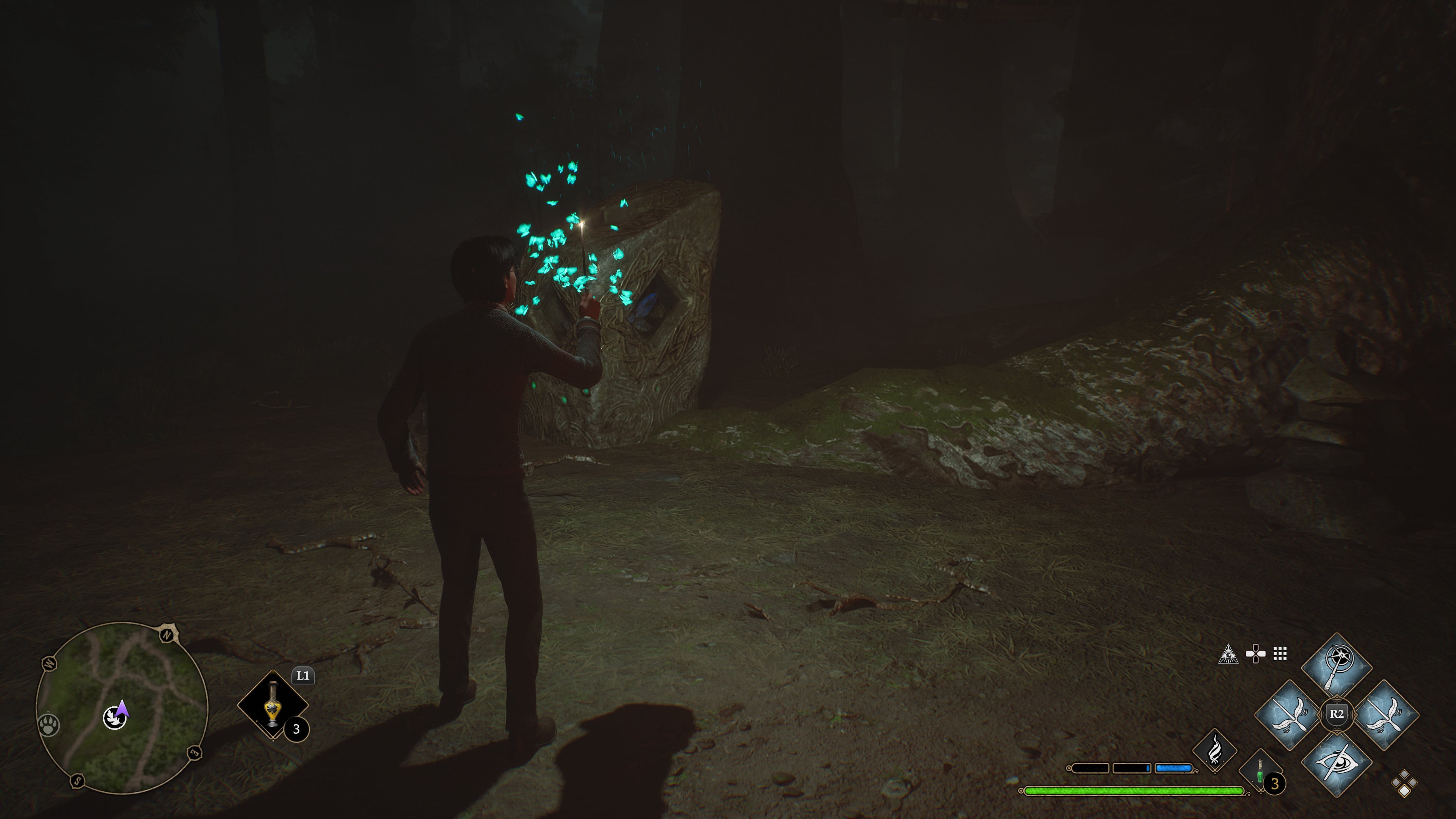
Task: Open the nine-dot grid icon
Action: pyautogui.click(x=1280, y=654)
